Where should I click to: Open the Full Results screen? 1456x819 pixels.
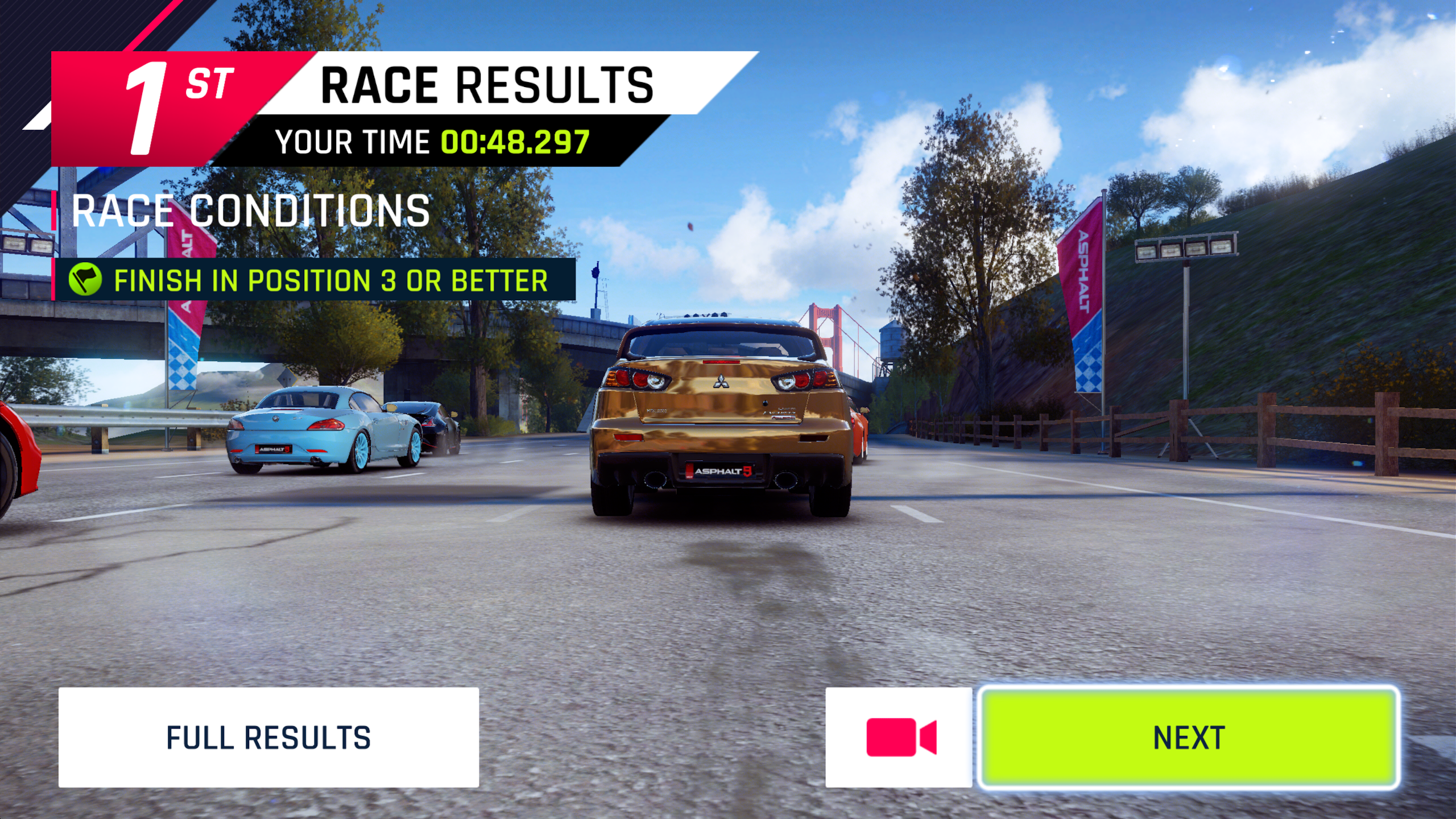tap(268, 737)
